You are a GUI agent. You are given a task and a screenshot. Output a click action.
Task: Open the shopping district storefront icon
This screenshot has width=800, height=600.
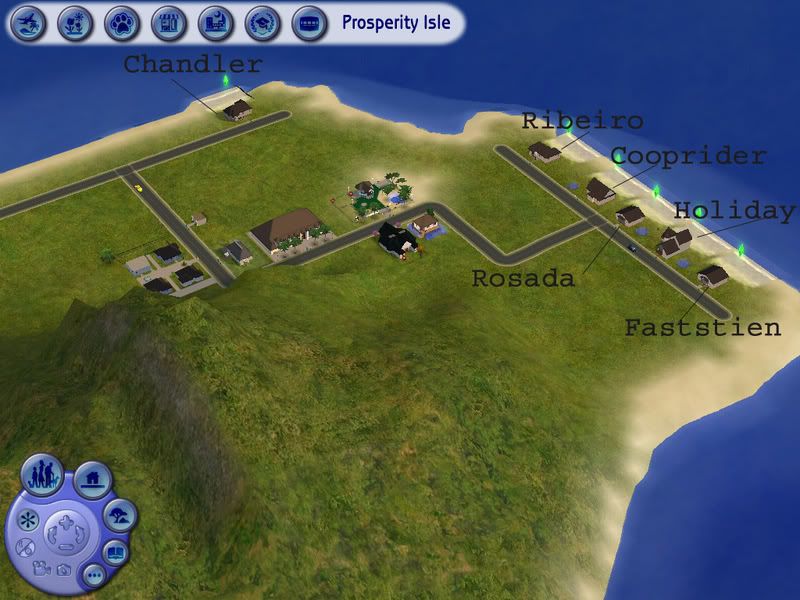point(168,21)
